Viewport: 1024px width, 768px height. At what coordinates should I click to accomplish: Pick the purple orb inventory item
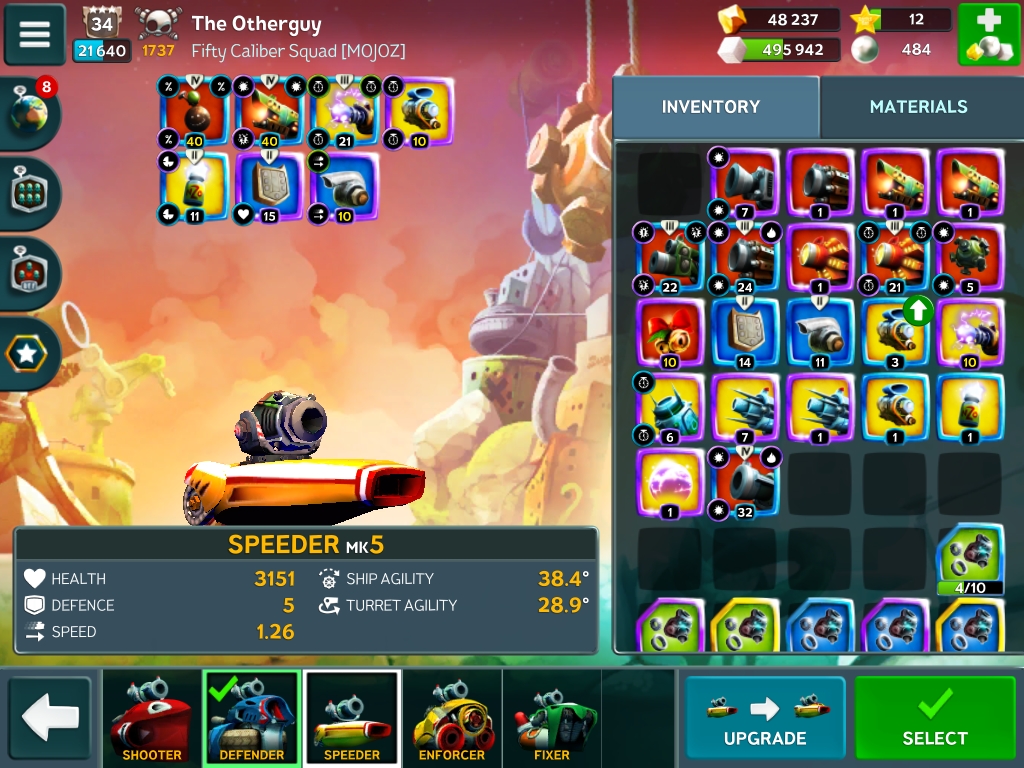pyautogui.click(x=670, y=483)
